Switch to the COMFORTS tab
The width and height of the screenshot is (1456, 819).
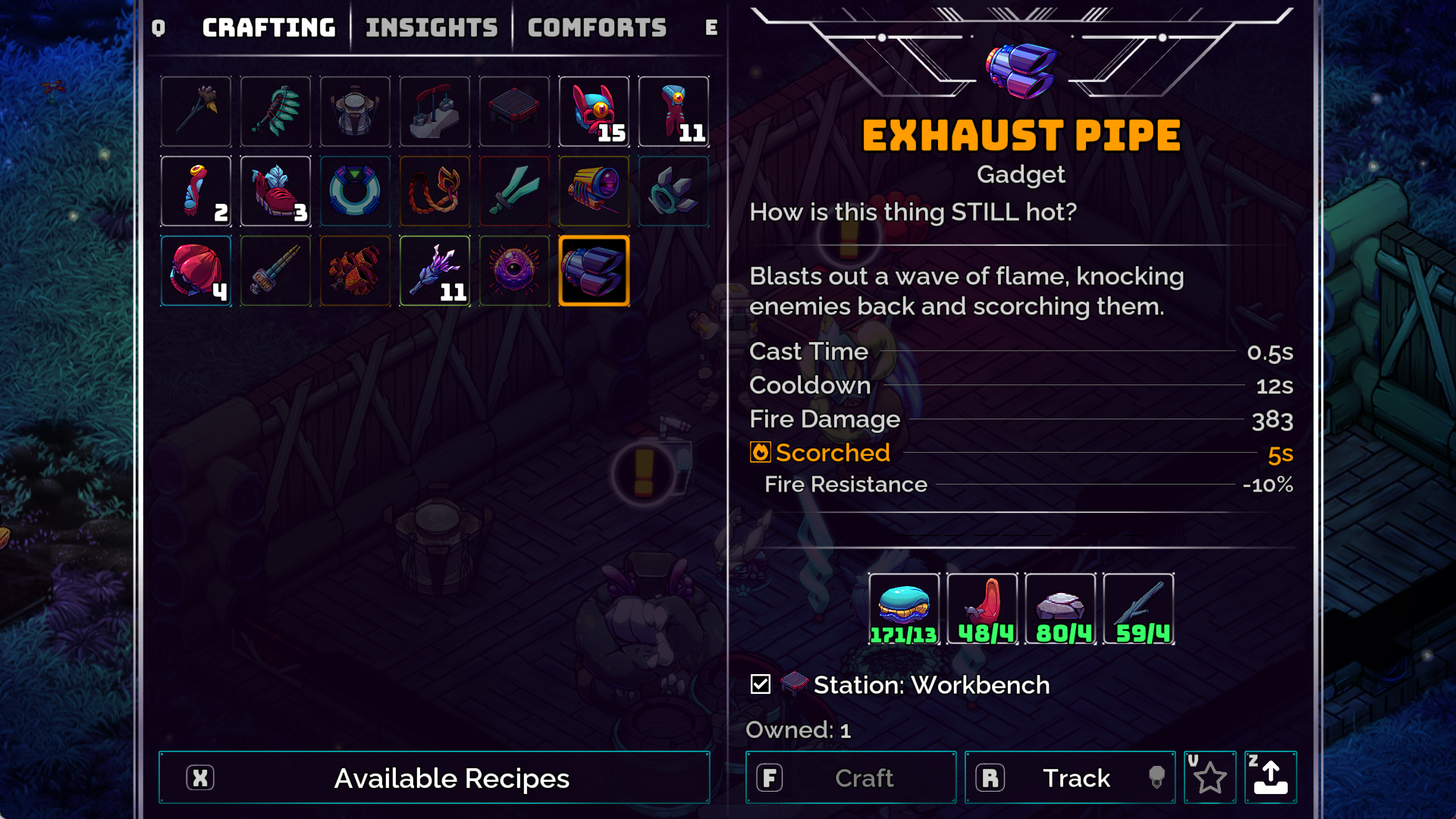[x=597, y=27]
